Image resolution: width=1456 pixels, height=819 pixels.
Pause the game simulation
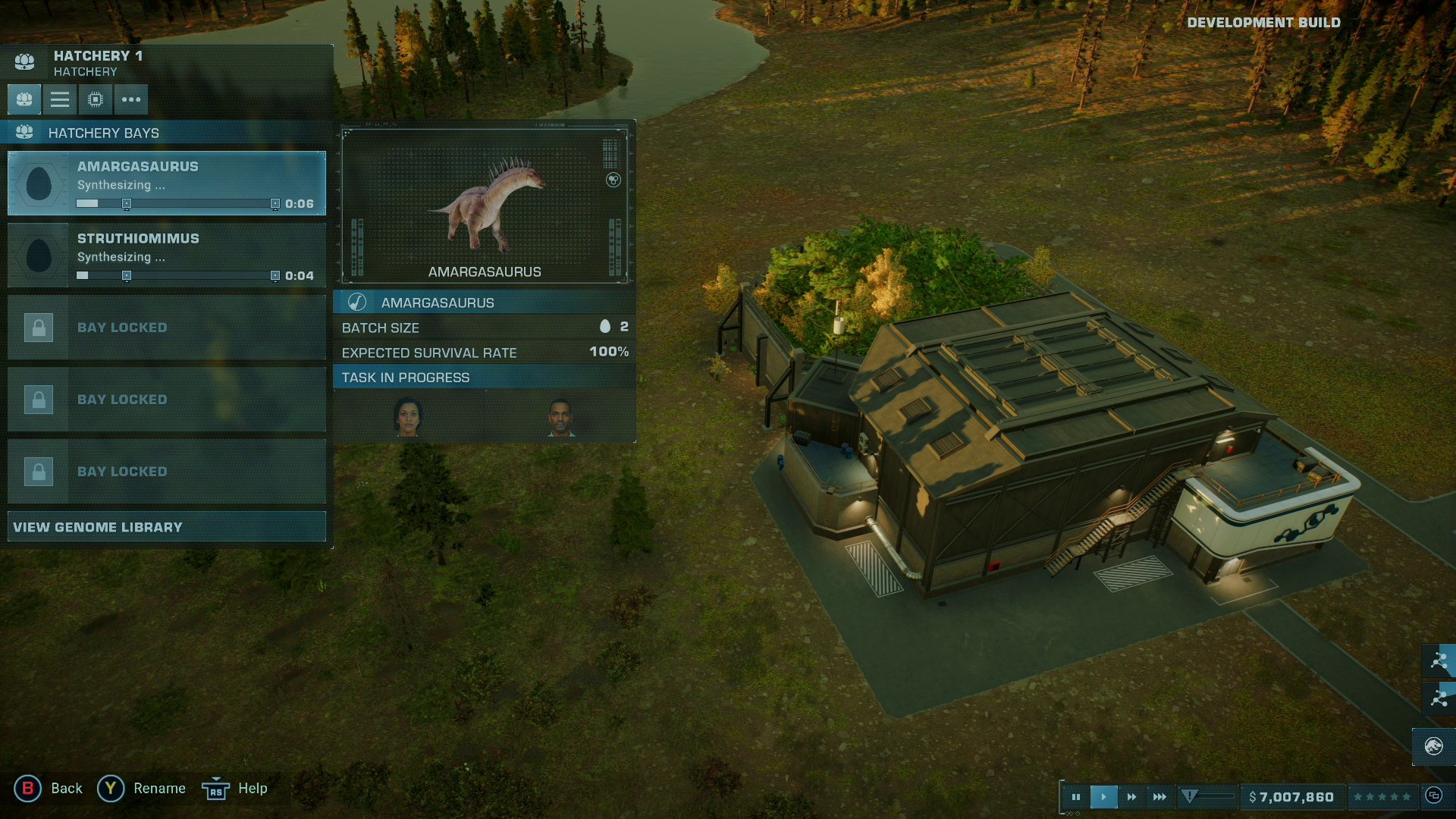[x=1077, y=795]
